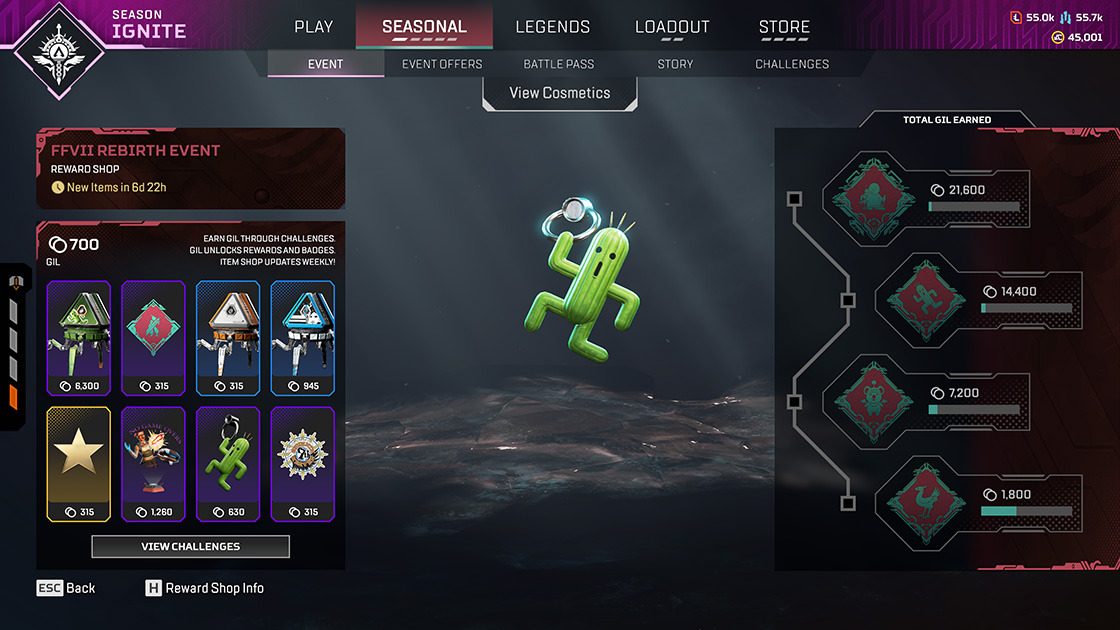Screen dimensions: 1120x630
Task: Switch to the Legends tab
Action: [552, 27]
